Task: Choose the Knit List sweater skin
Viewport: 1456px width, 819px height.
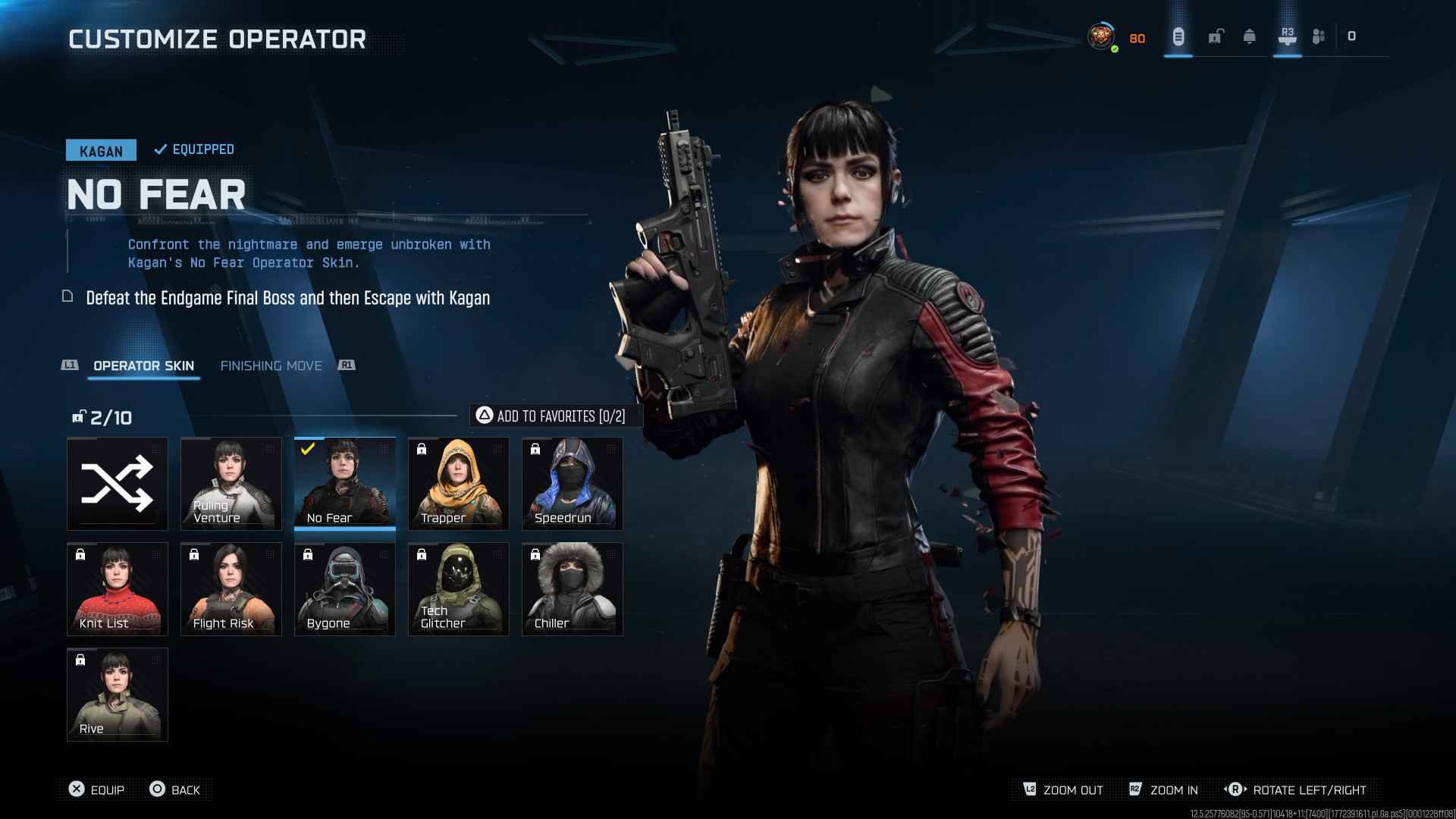Action: pos(118,589)
